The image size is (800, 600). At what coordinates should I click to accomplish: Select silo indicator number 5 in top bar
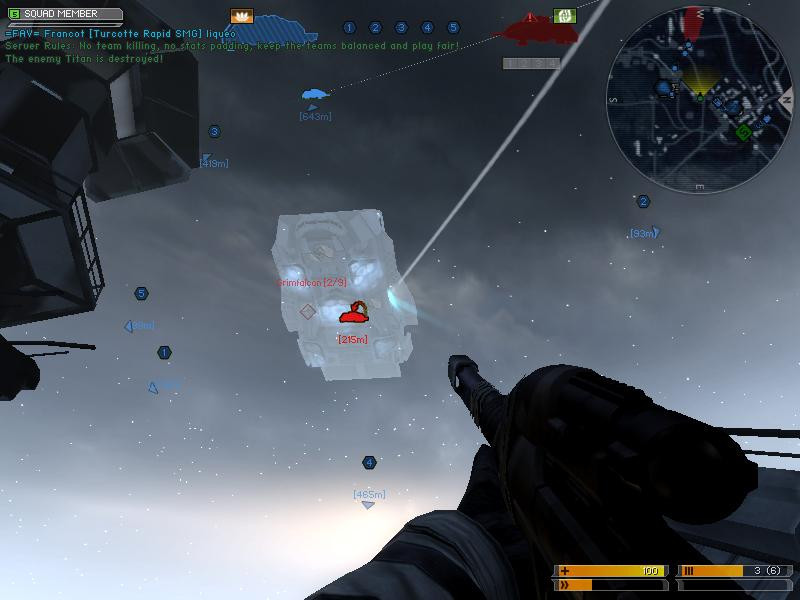453,28
